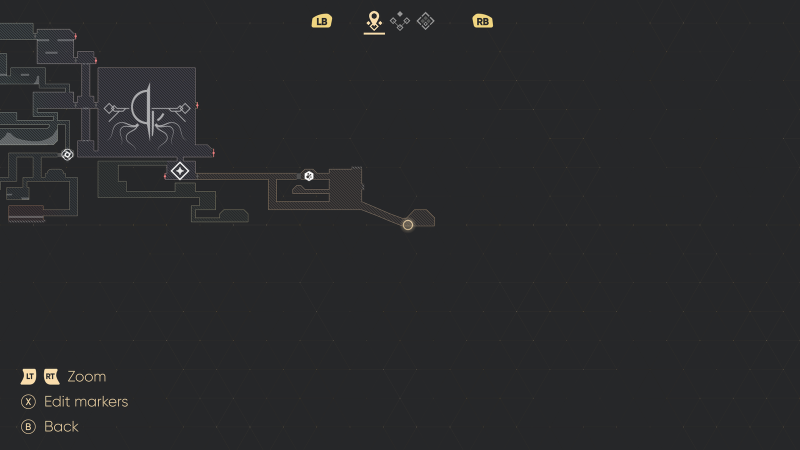The image size is (800, 450).
Task: Select the circular ring marker on the map's left side
Action: pyautogui.click(x=67, y=154)
